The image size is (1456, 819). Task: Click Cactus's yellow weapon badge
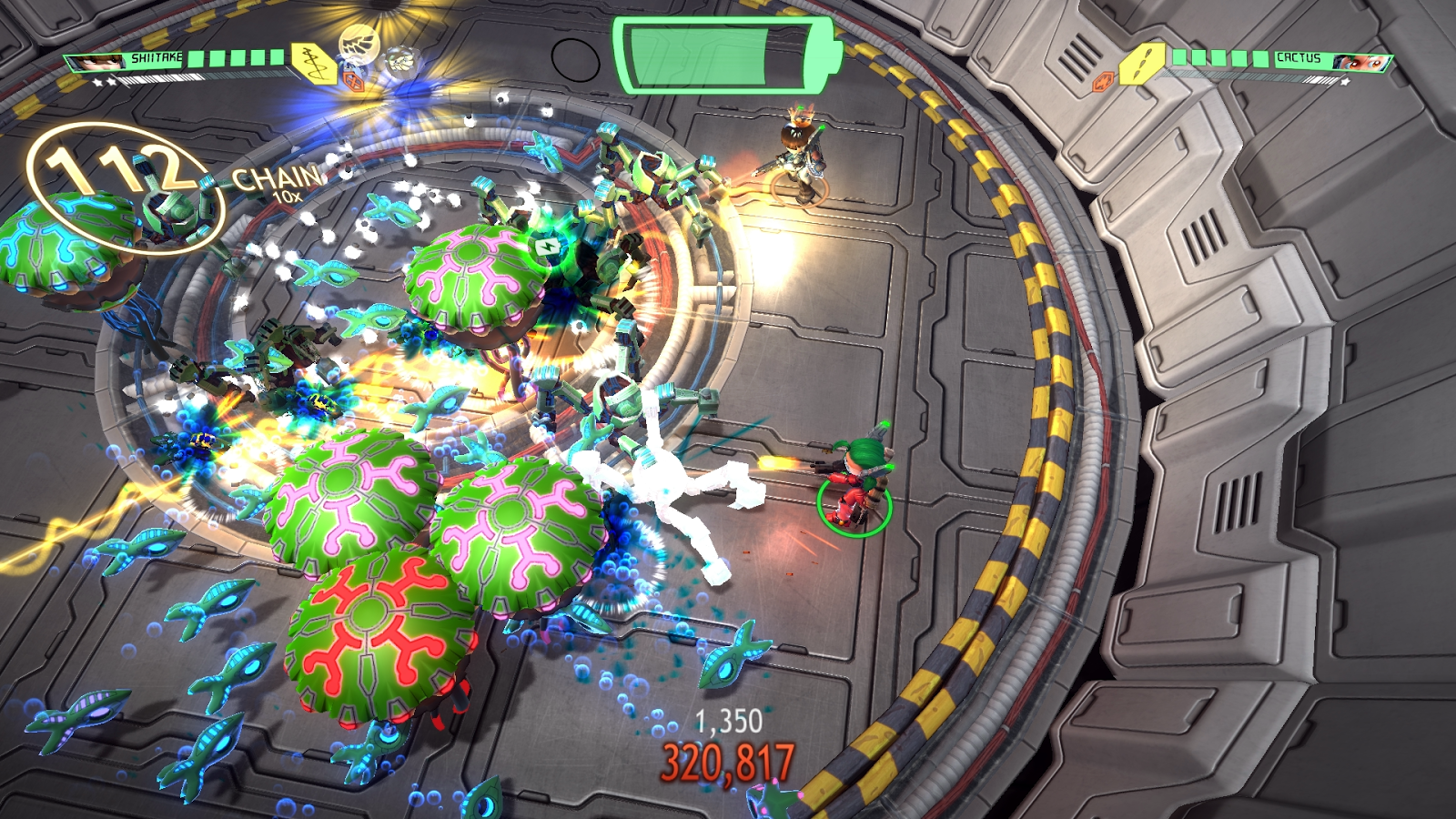[x=1141, y=66]
